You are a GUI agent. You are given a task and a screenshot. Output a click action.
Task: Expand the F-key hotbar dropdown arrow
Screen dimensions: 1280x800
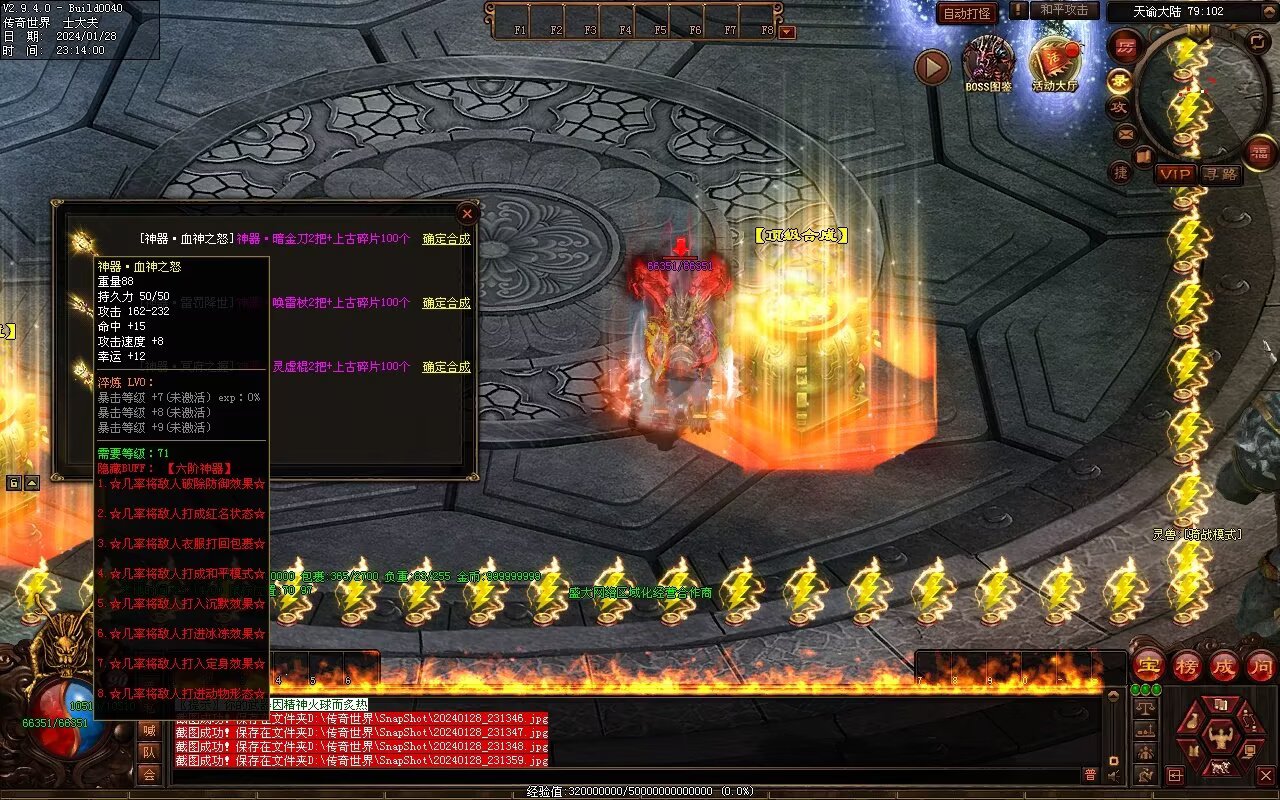point(787,32)
